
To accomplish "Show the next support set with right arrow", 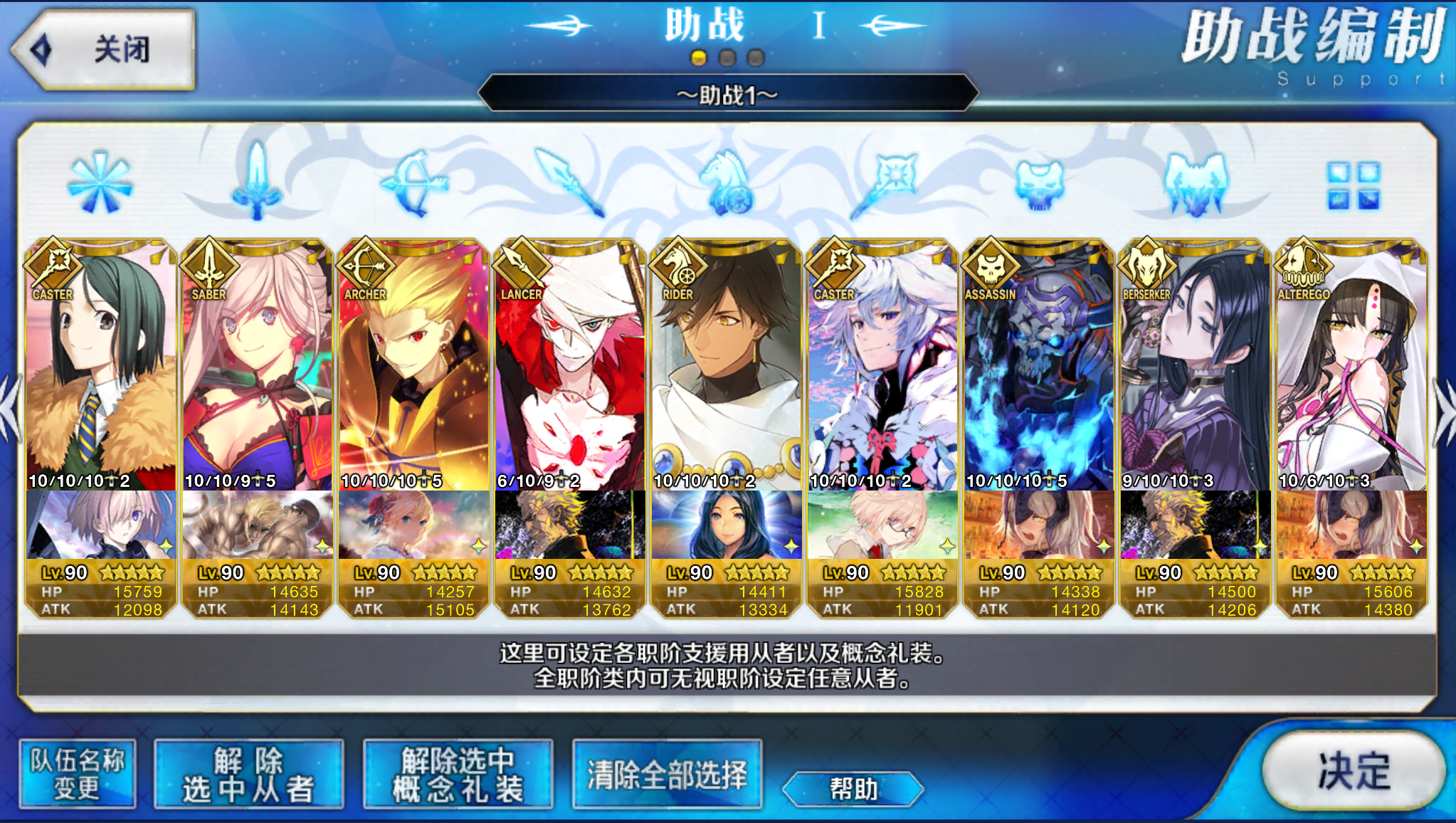I will [1445, 413].
